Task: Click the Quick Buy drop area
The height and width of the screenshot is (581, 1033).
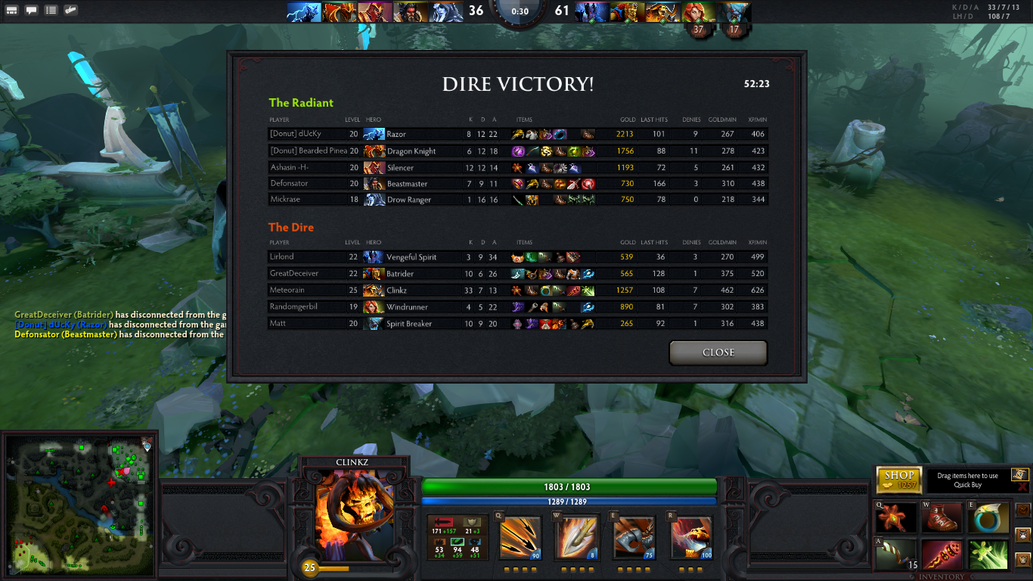Action: pos(968,480)
